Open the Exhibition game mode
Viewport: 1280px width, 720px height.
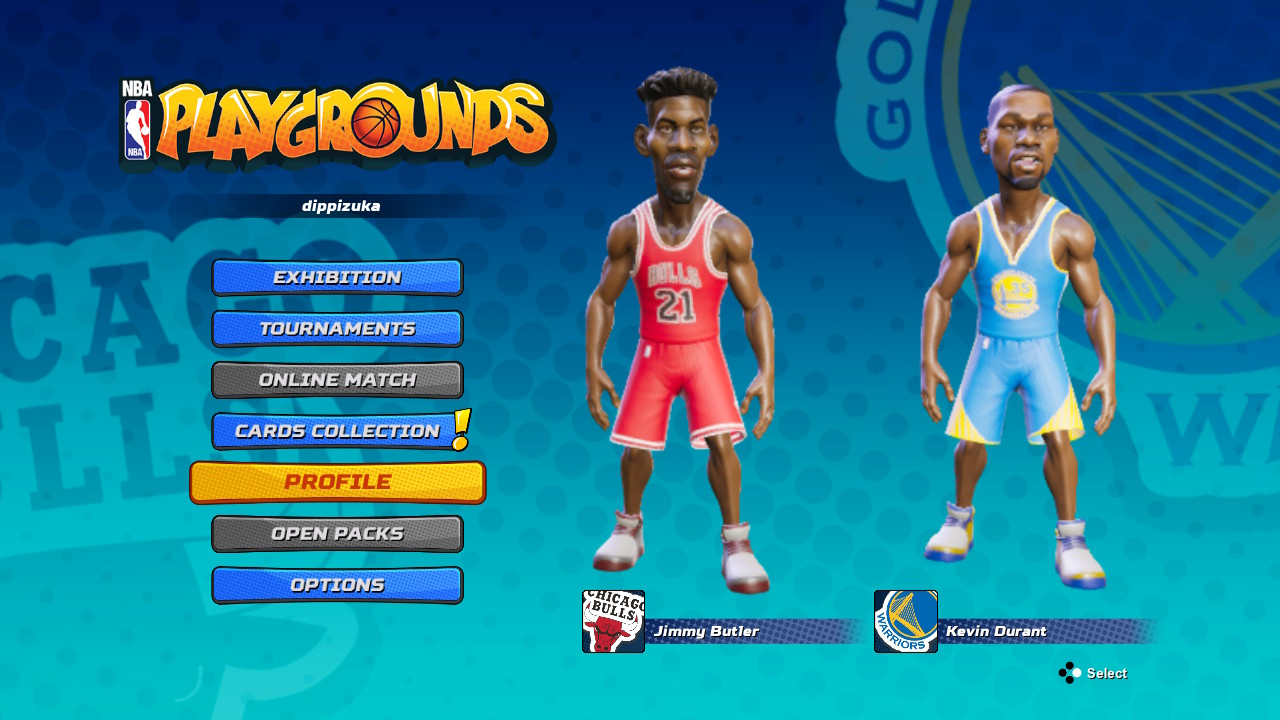tap(337, 277)
